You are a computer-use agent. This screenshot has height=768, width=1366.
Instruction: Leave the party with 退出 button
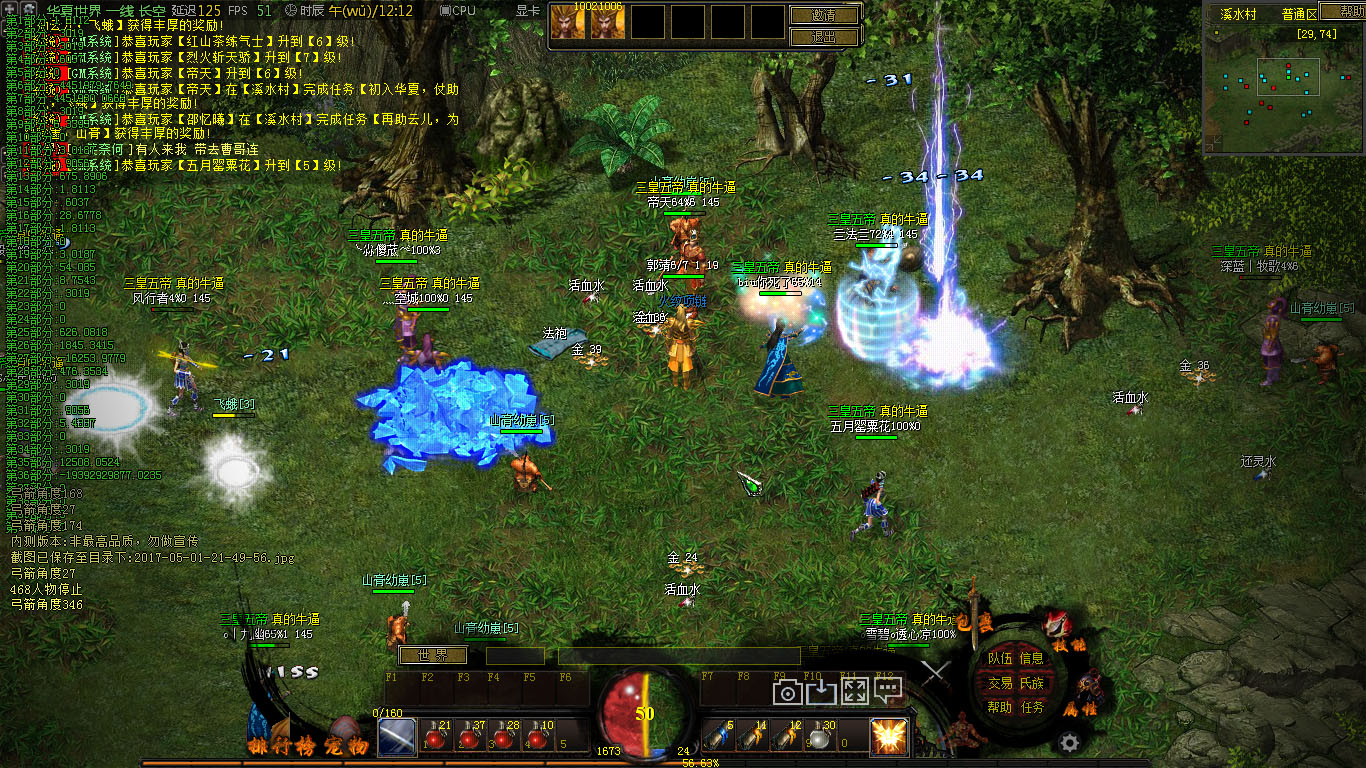pyautogui.click(x=825, y=37)
